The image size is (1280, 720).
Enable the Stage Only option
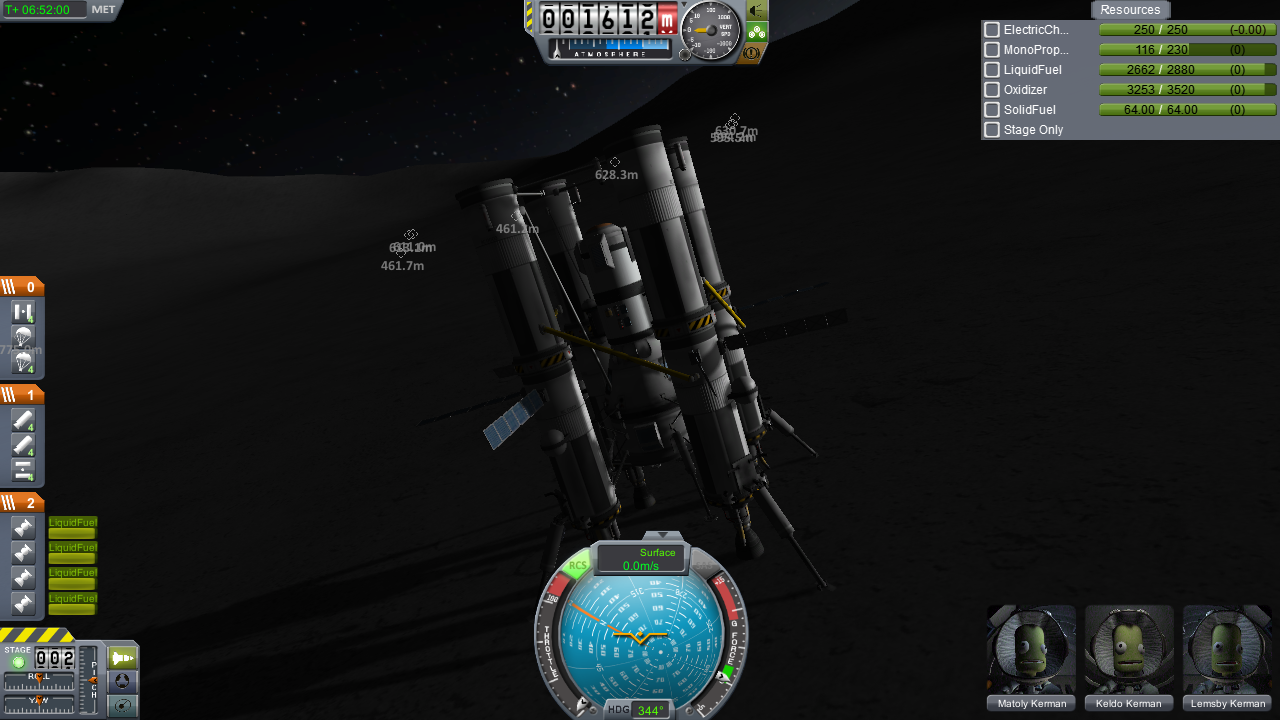[x=992, y=130]
